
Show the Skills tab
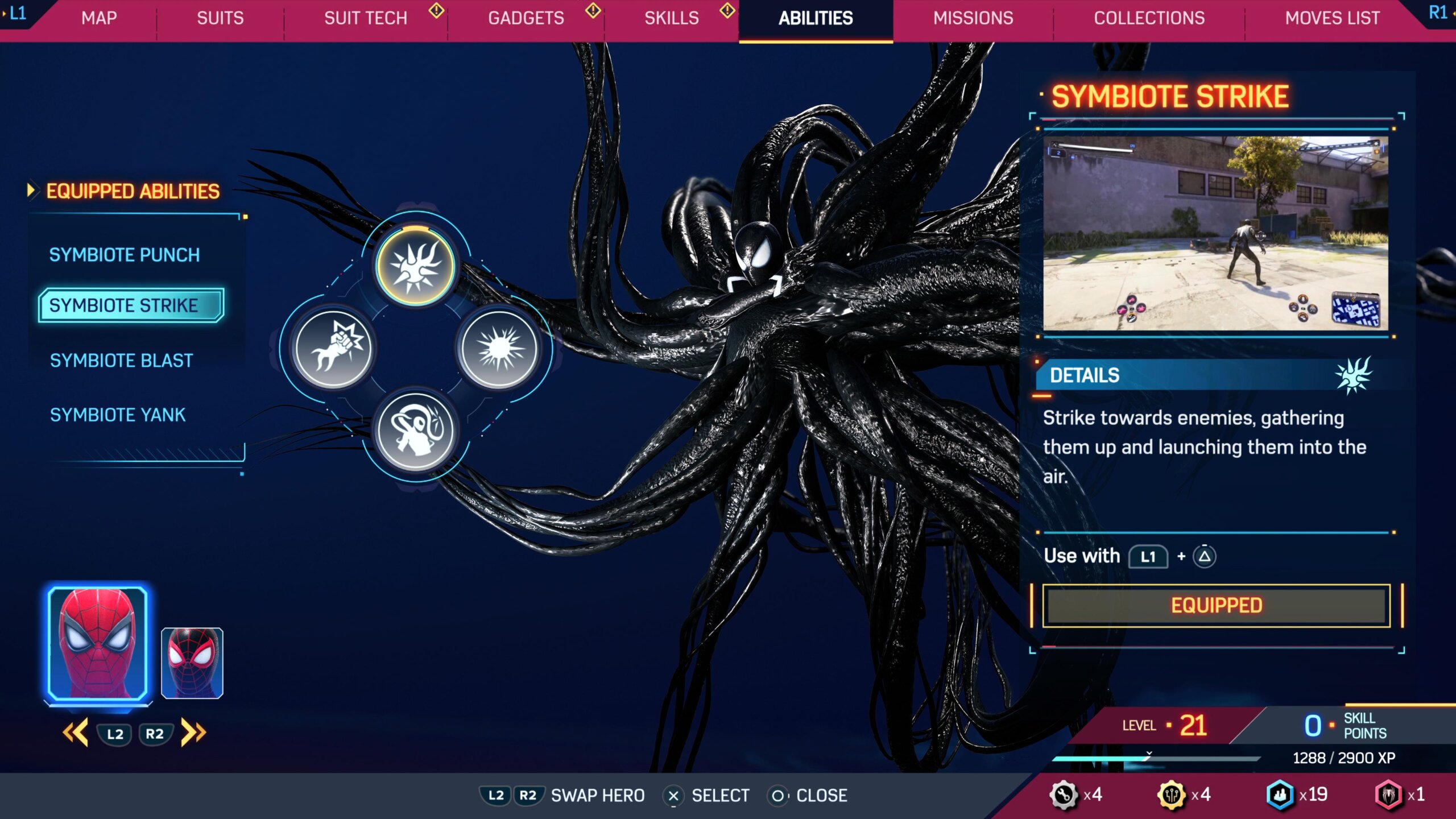click(672, 18)
